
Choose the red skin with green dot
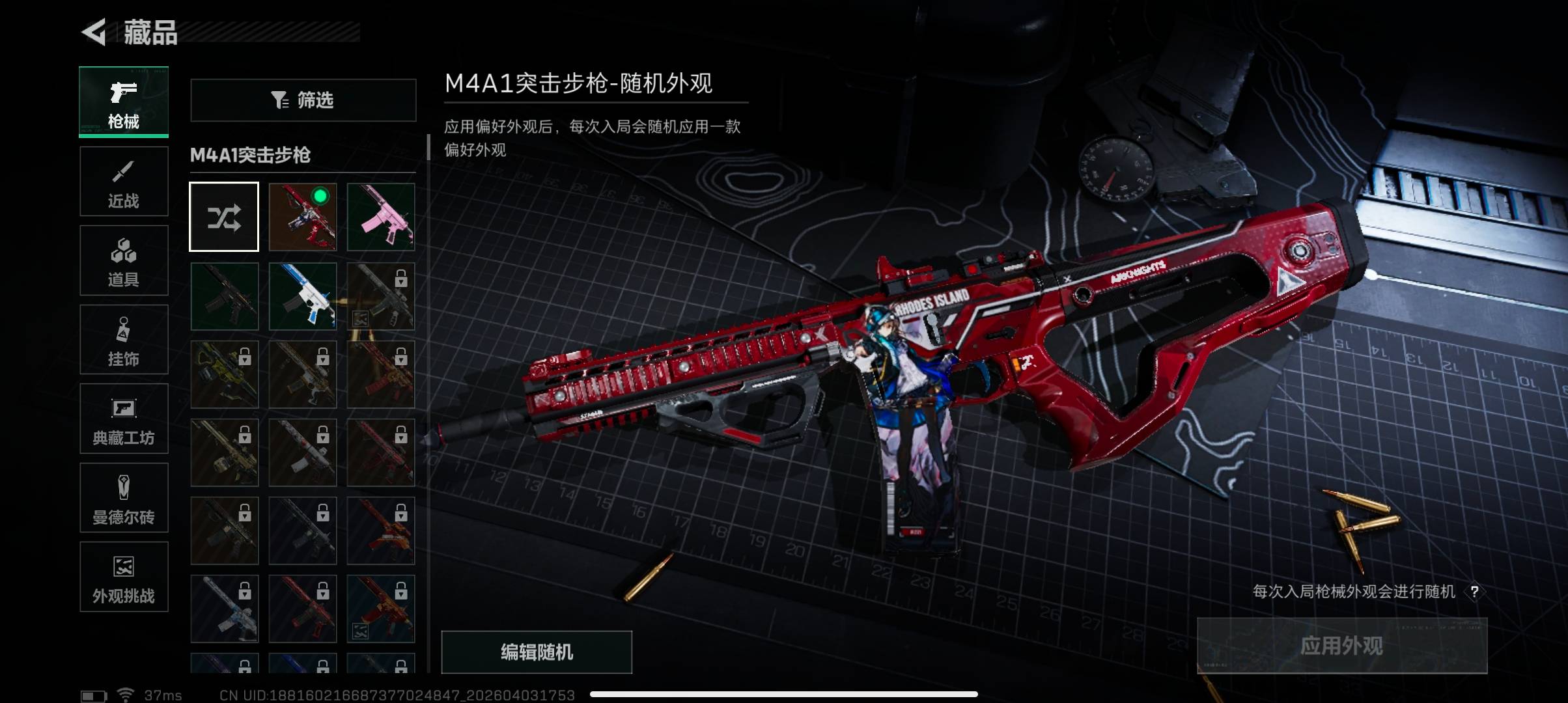[303, 217]
